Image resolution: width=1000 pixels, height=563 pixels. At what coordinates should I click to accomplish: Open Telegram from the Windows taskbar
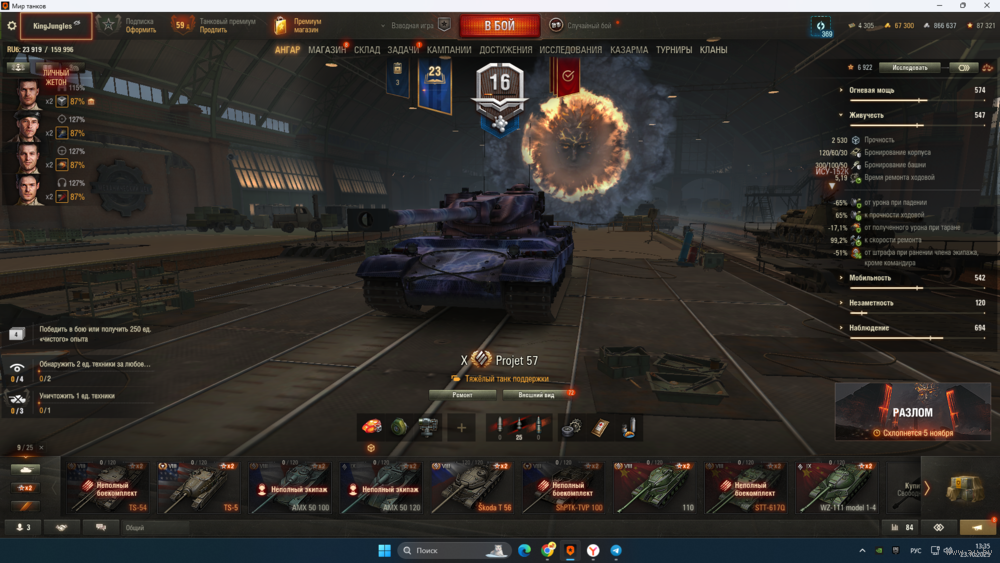[x=616, y=551]
